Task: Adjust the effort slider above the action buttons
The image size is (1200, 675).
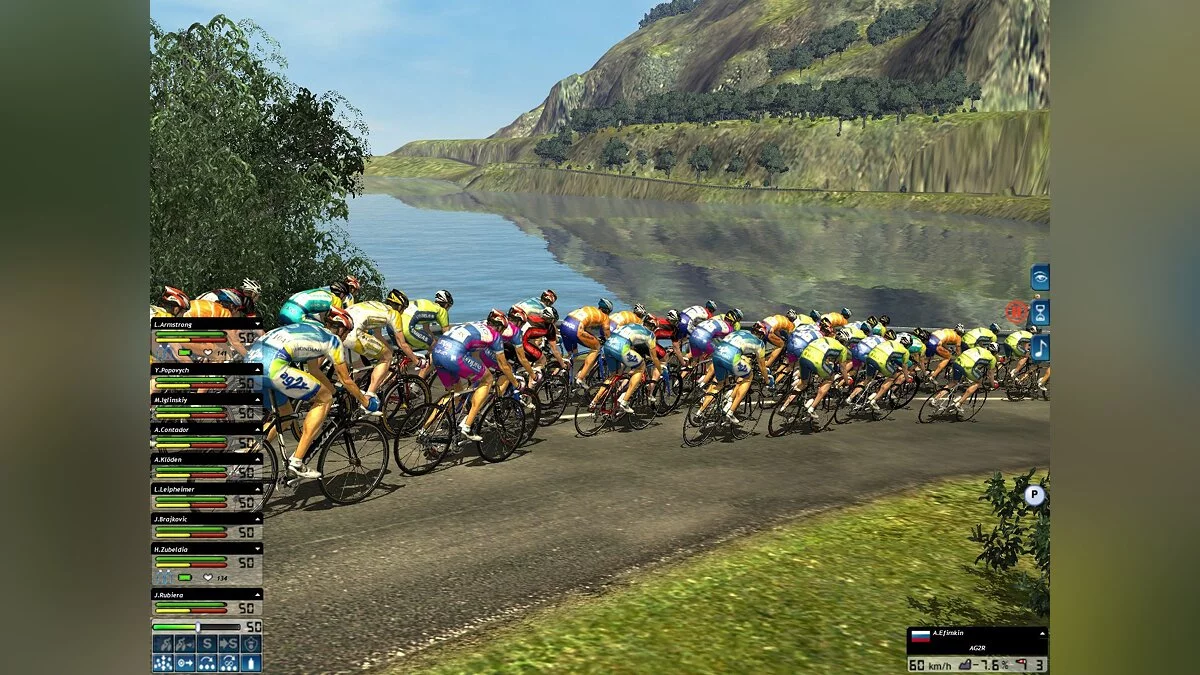Action: tap(198, 627)
